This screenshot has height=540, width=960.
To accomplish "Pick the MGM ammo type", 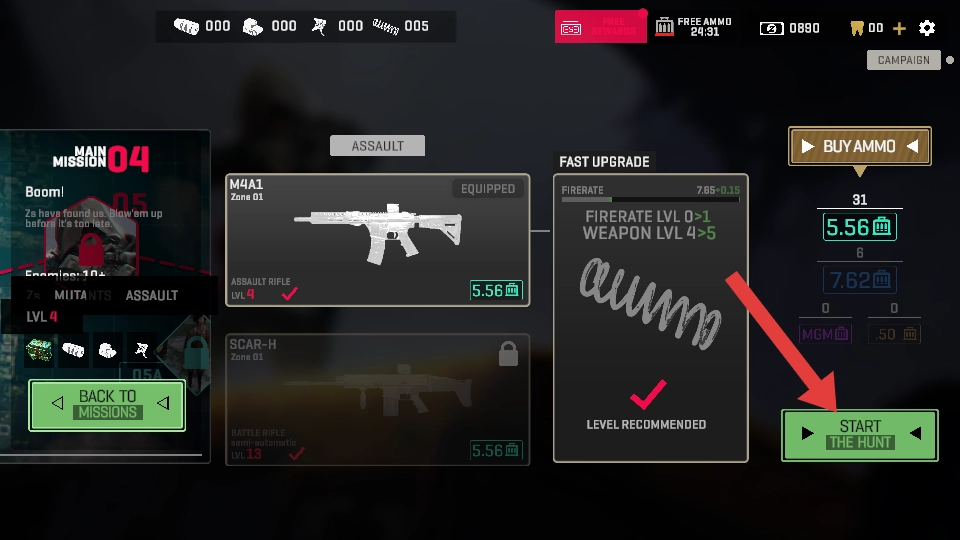I will [825, 334].
